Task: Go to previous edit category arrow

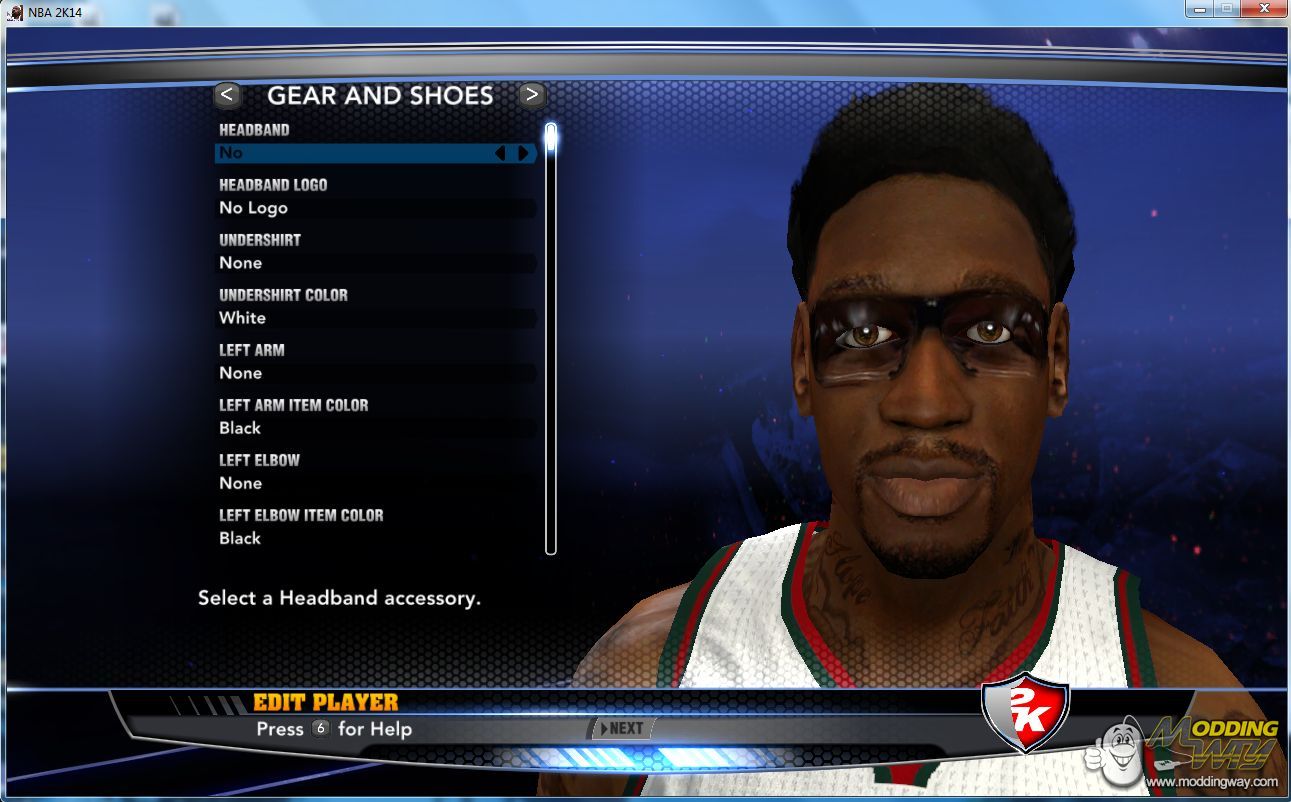Action: tap(227, 95)
